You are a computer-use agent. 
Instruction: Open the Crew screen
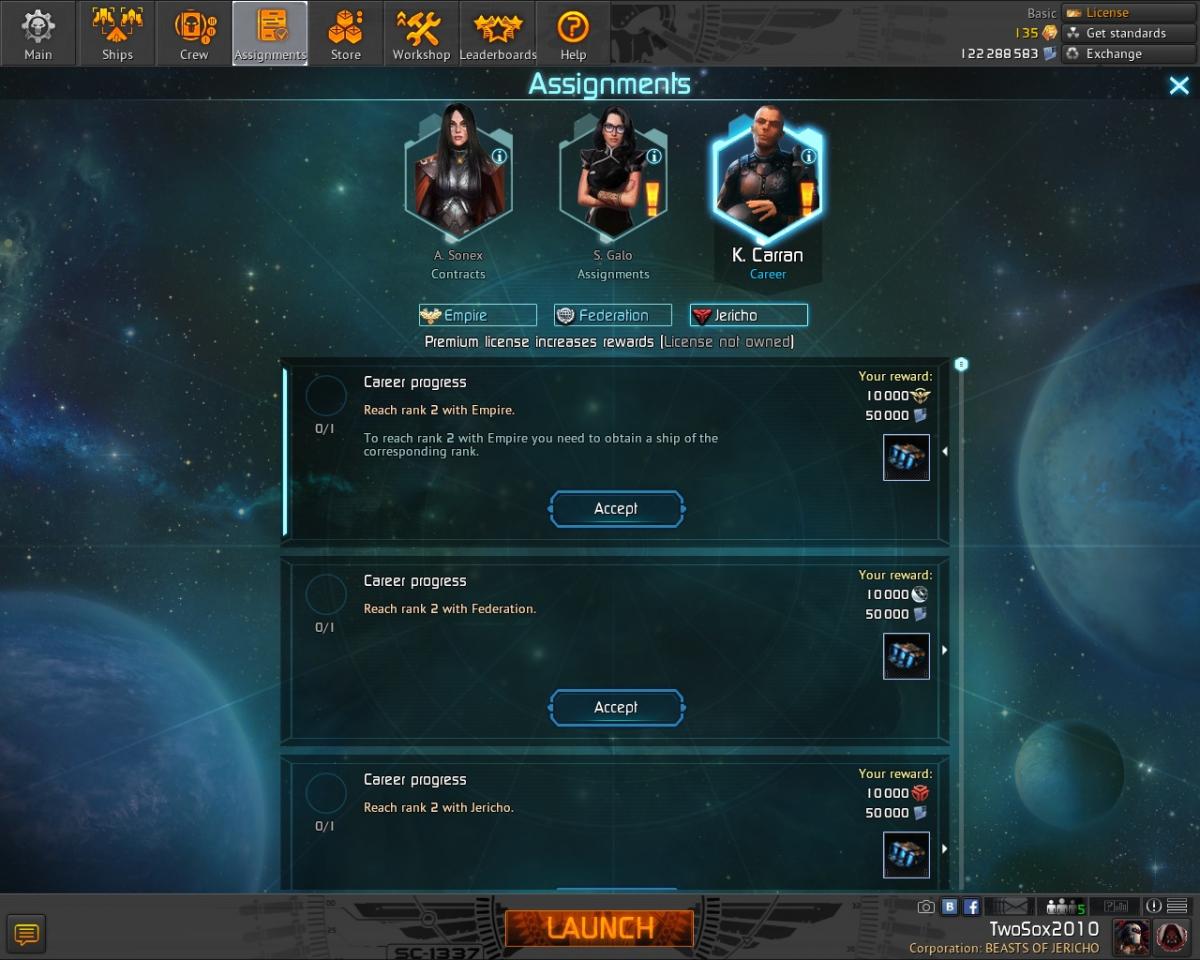[194, 34]
